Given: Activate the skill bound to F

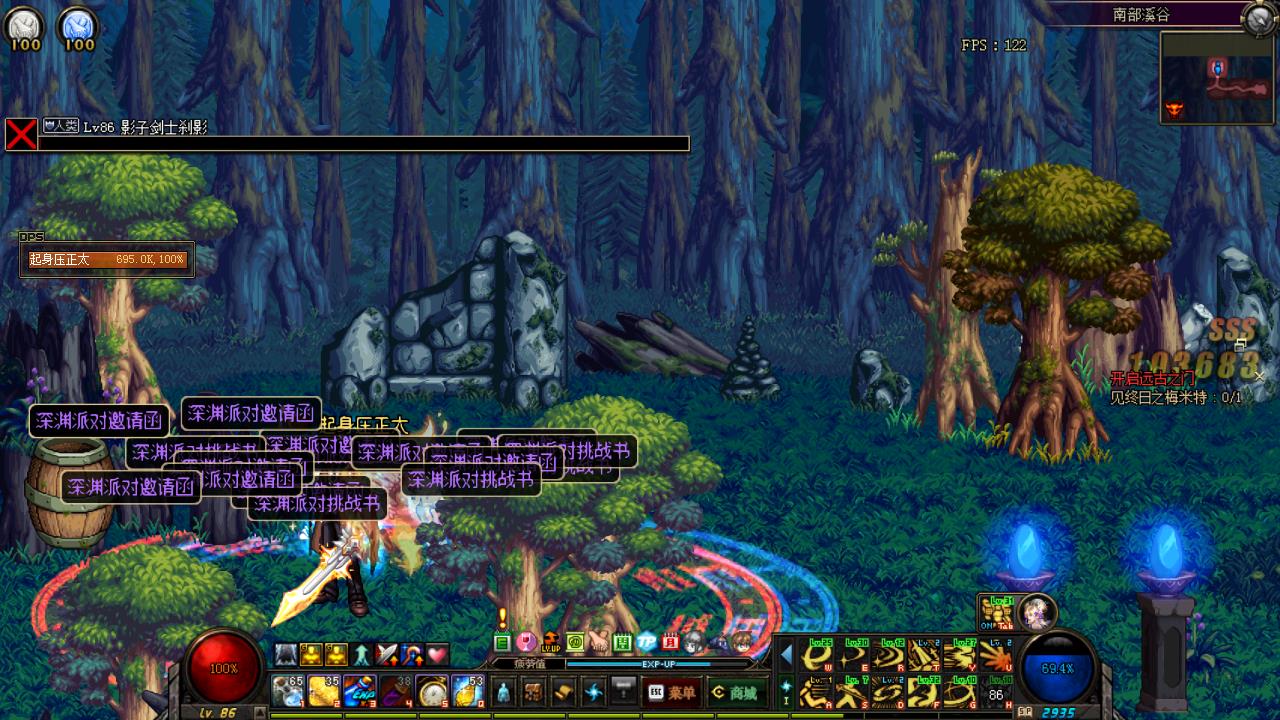Looking at the screenshot, I should coord(925,690).
